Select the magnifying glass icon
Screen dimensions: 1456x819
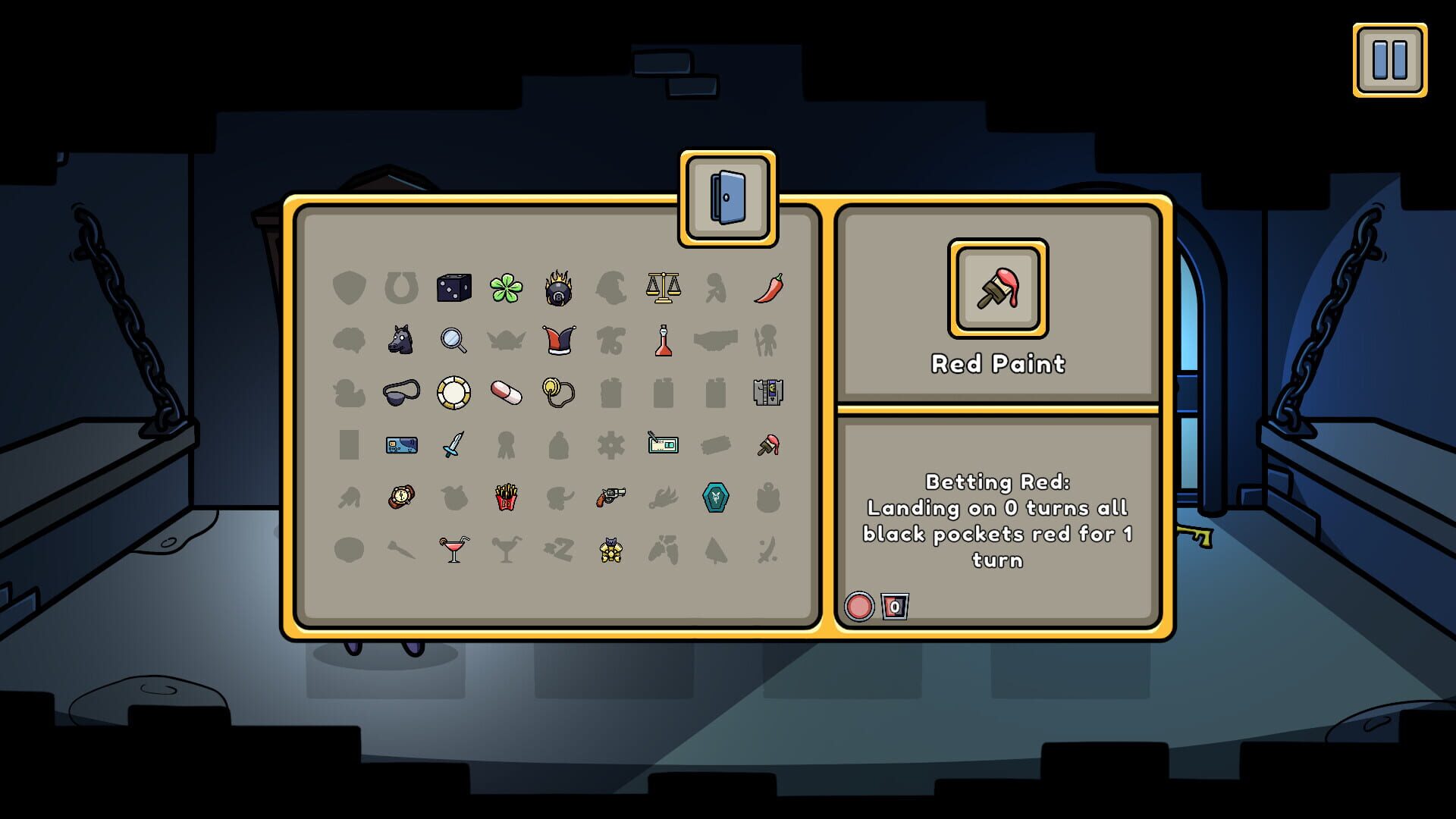(x=454, y=341)
